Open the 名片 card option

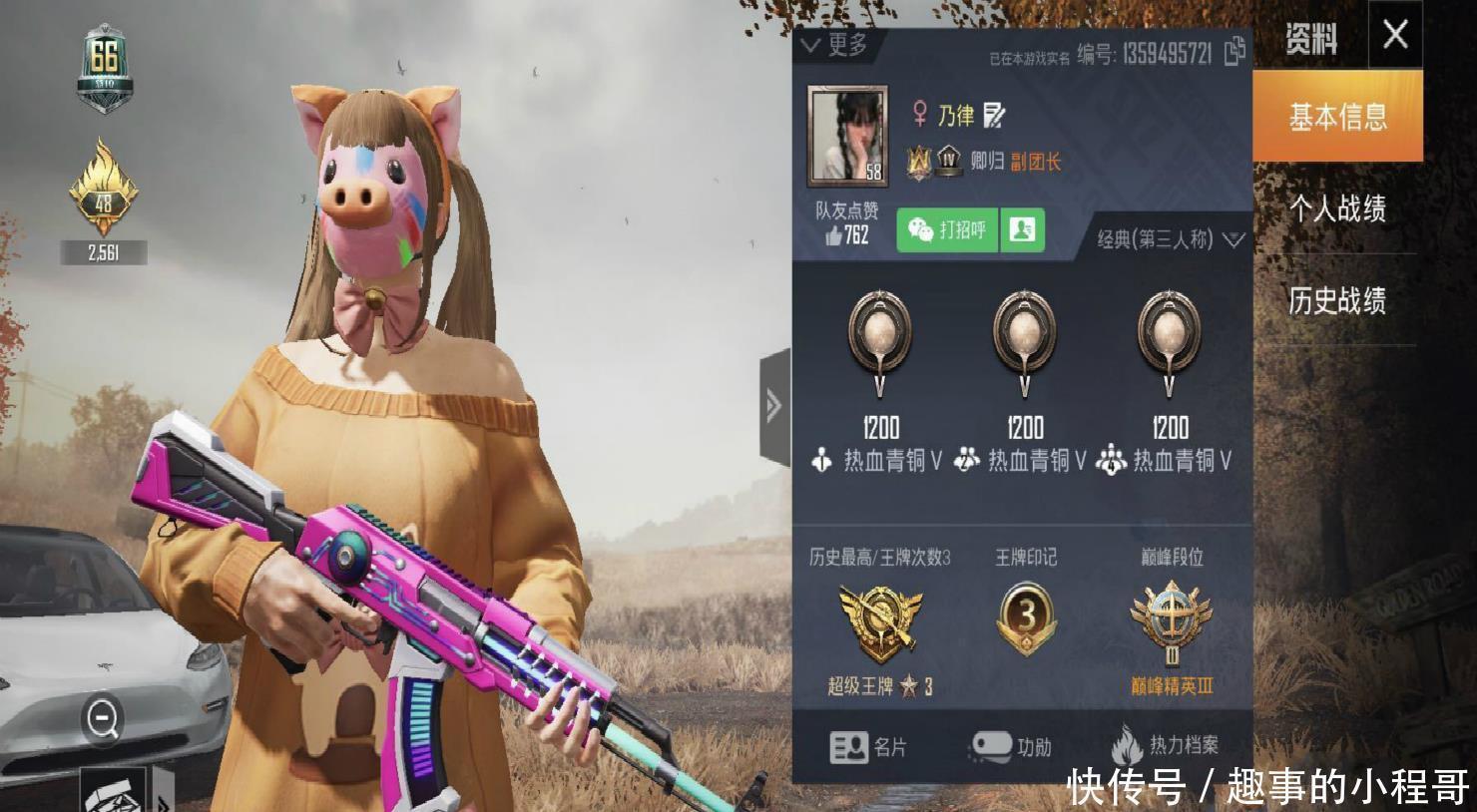(868, 746)
